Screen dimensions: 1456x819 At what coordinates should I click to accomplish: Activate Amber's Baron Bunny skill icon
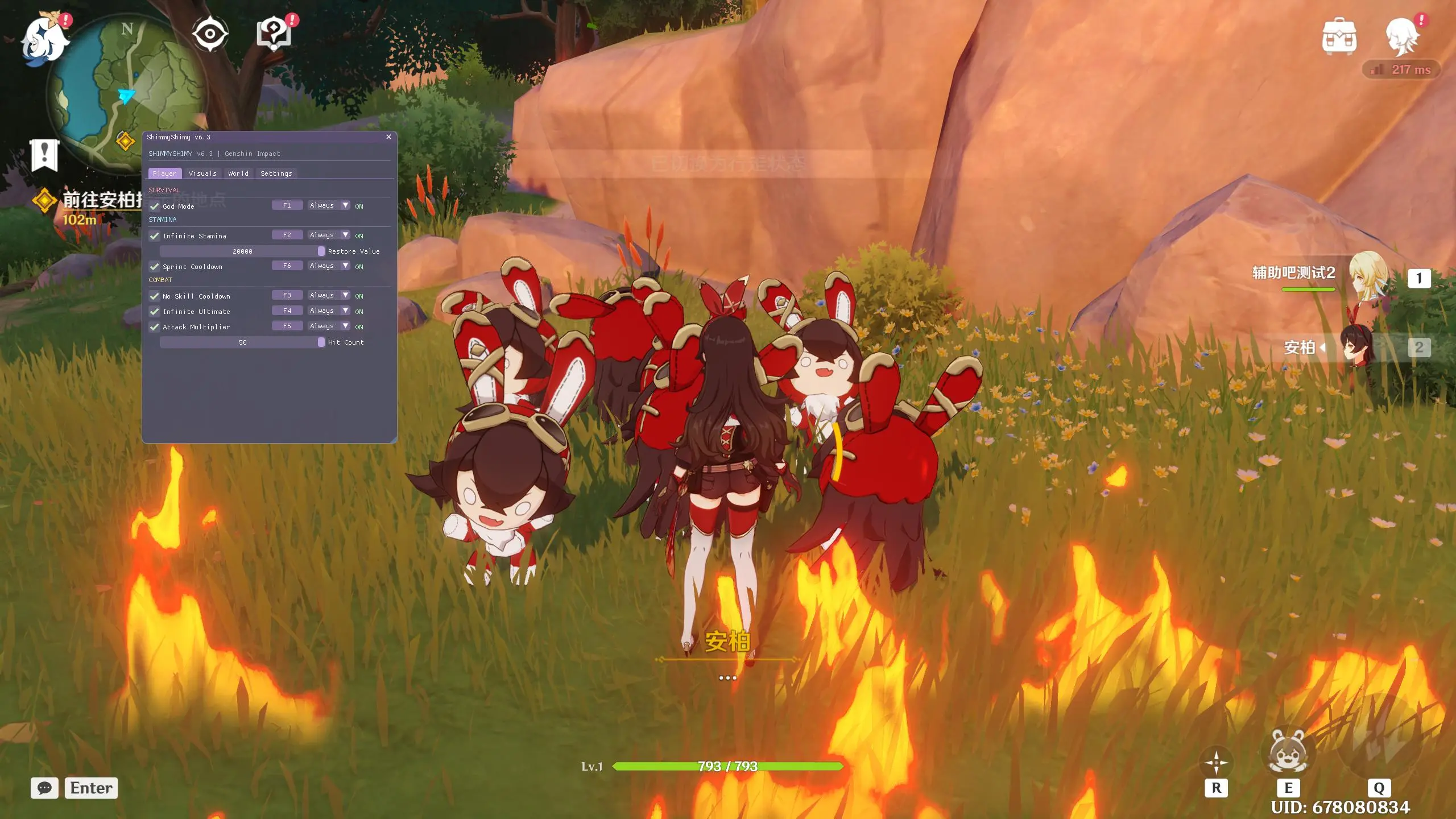tap(1288, 752)
